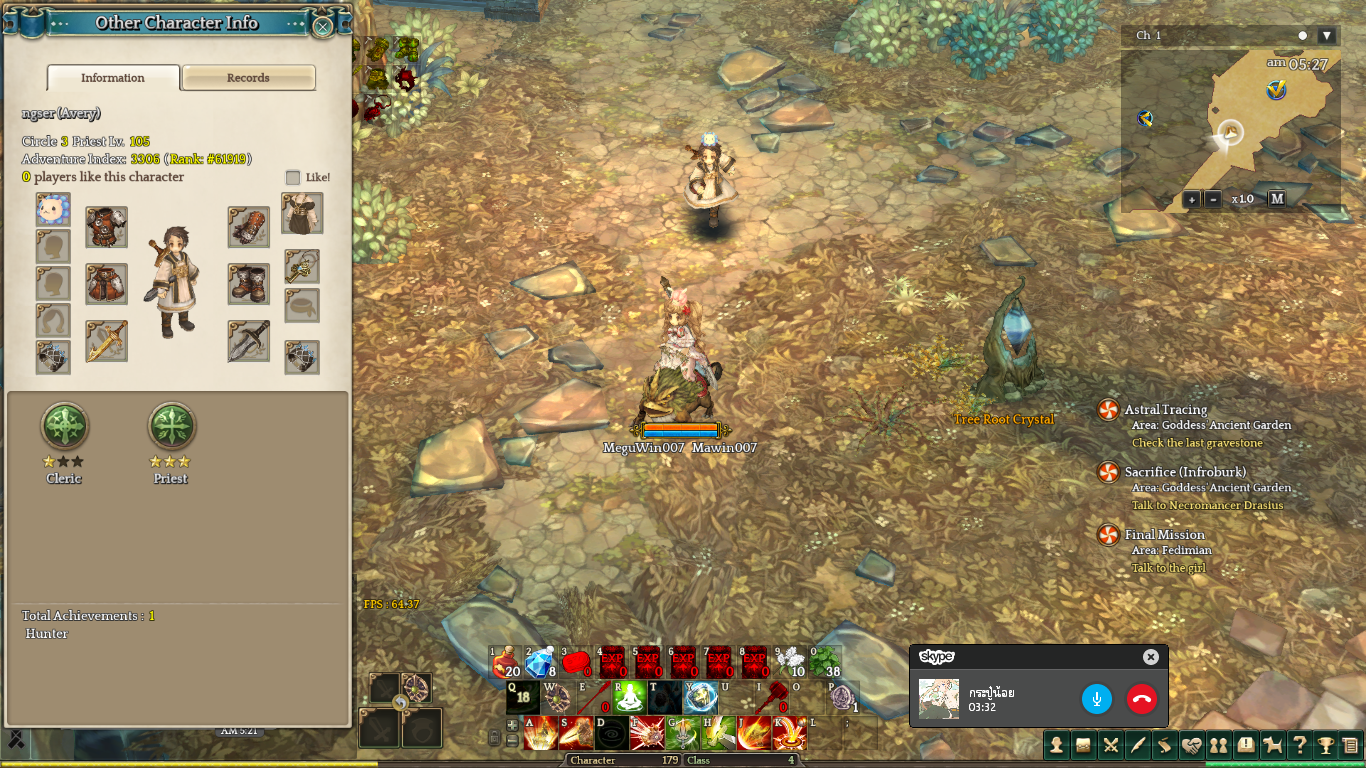Image resolution: width=1366 pixels, height=768 pixels.
Task: Open the companion pet menu icon
Action: pyautogui.click(x=1273, y=744)
